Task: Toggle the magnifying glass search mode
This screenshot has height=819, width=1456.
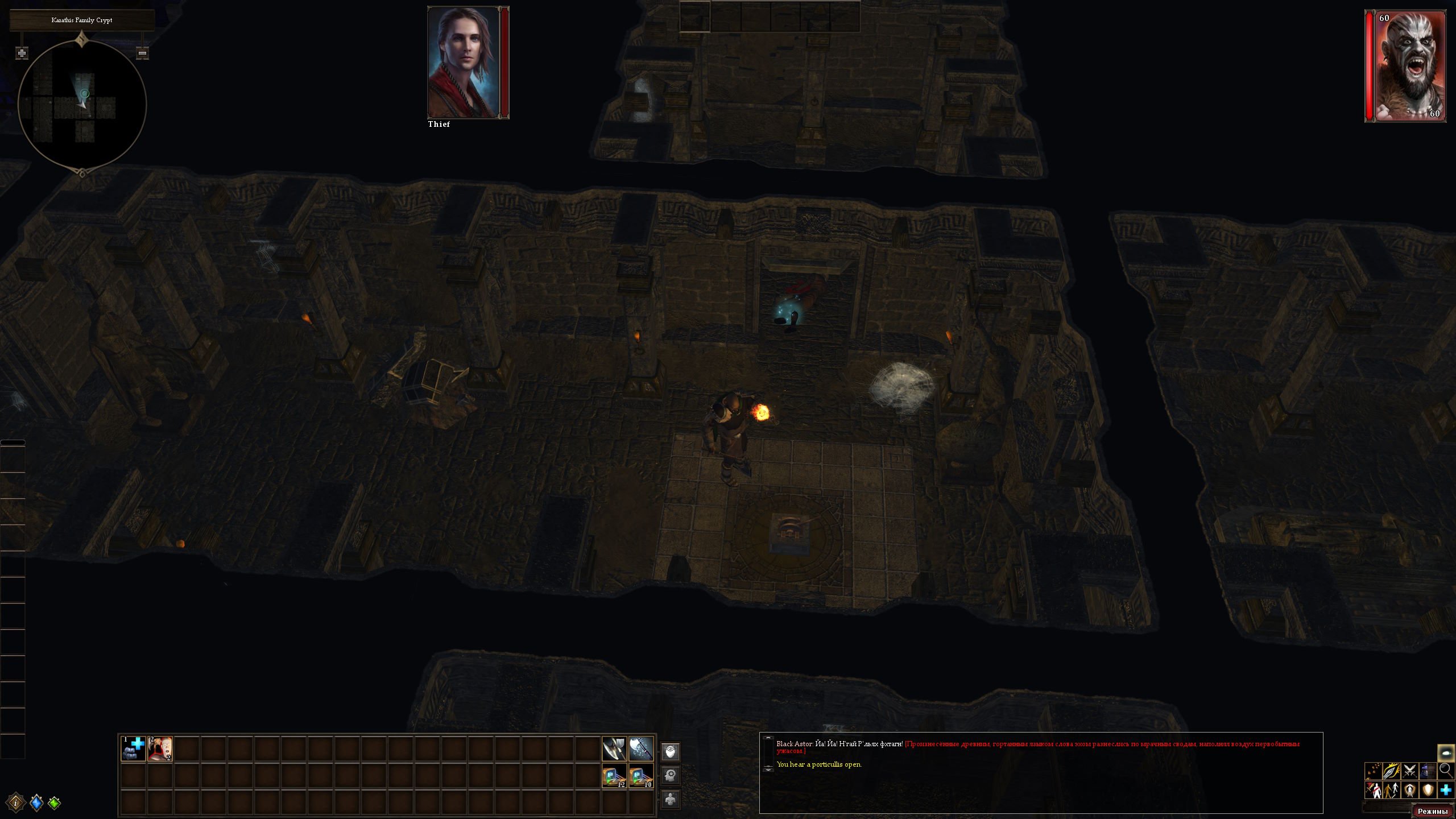Action: tap(1446, 771)
